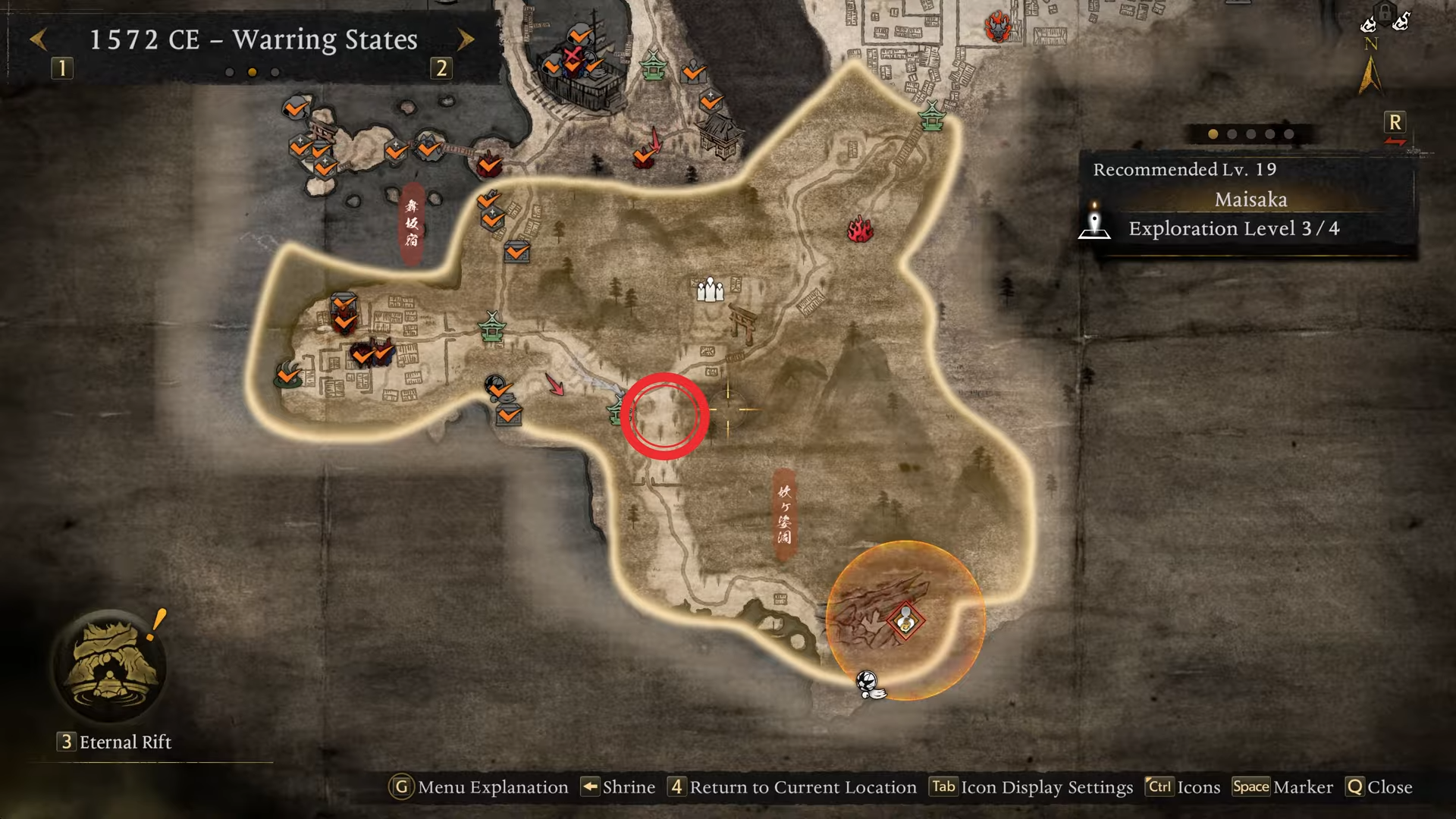Place a Marker on the map
This screenshot has height=819, width=1456.
coord(1282,787)
